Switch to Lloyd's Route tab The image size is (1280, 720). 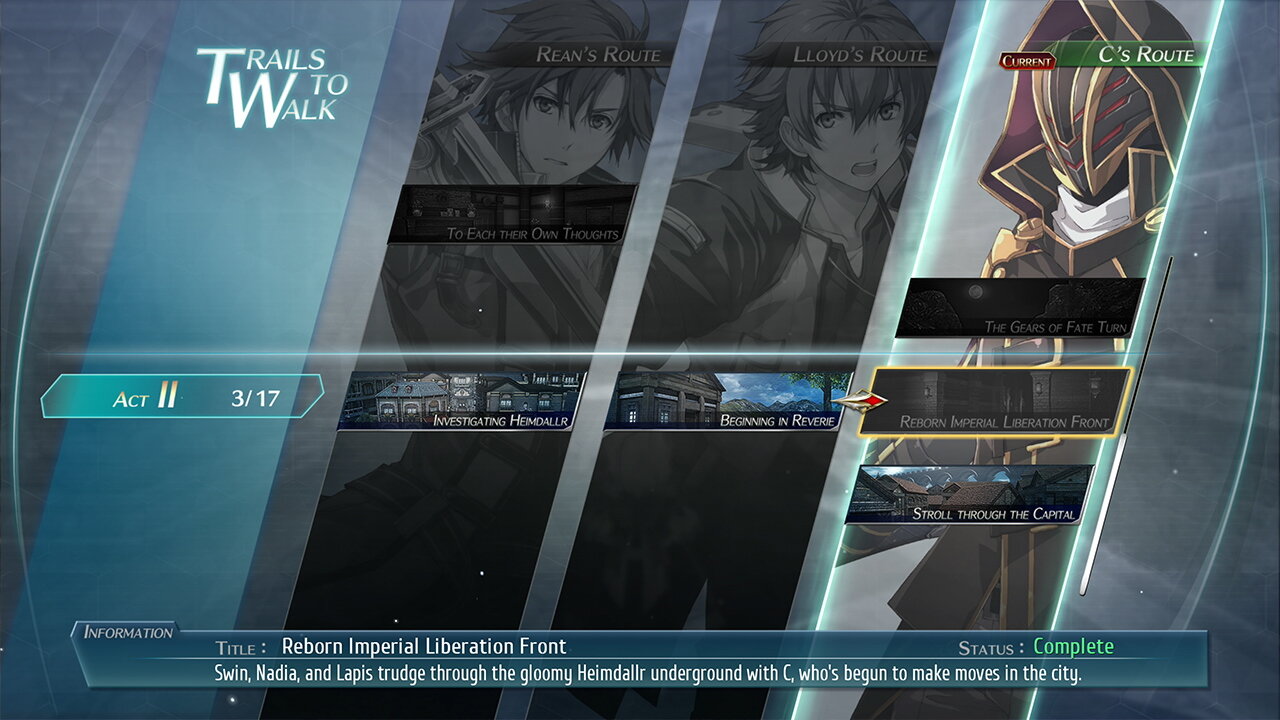[x=858, y=57]
